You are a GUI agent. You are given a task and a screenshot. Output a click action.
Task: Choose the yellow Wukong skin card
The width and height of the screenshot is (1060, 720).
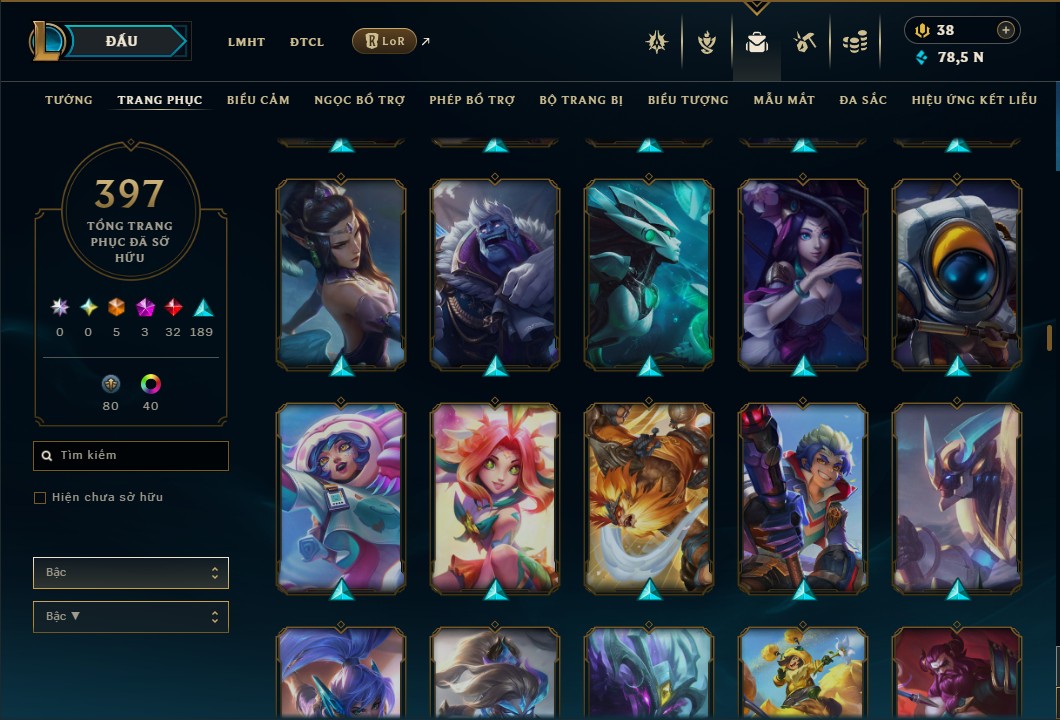649,497
